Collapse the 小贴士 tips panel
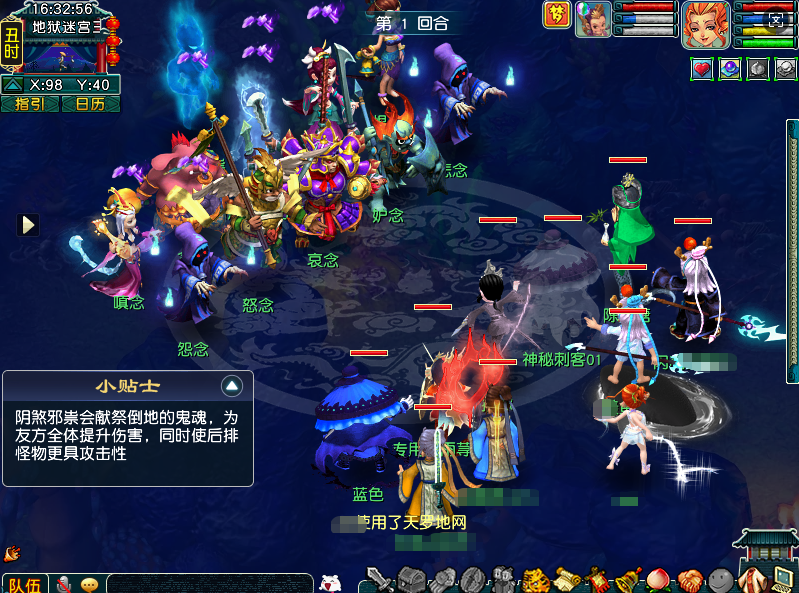 click(232, 385)
